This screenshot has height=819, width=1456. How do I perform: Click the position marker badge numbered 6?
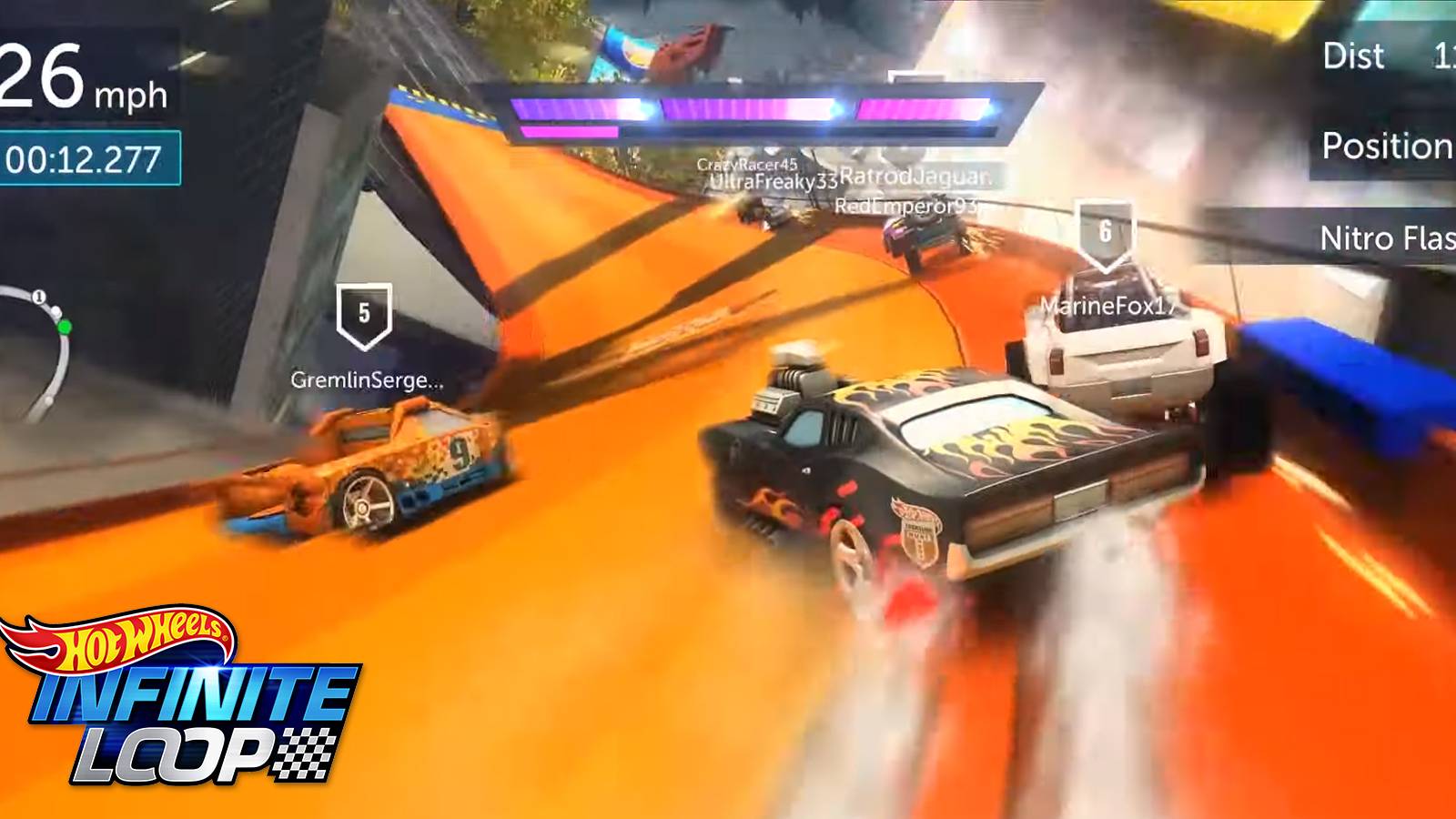click(x=1106, y=231)
